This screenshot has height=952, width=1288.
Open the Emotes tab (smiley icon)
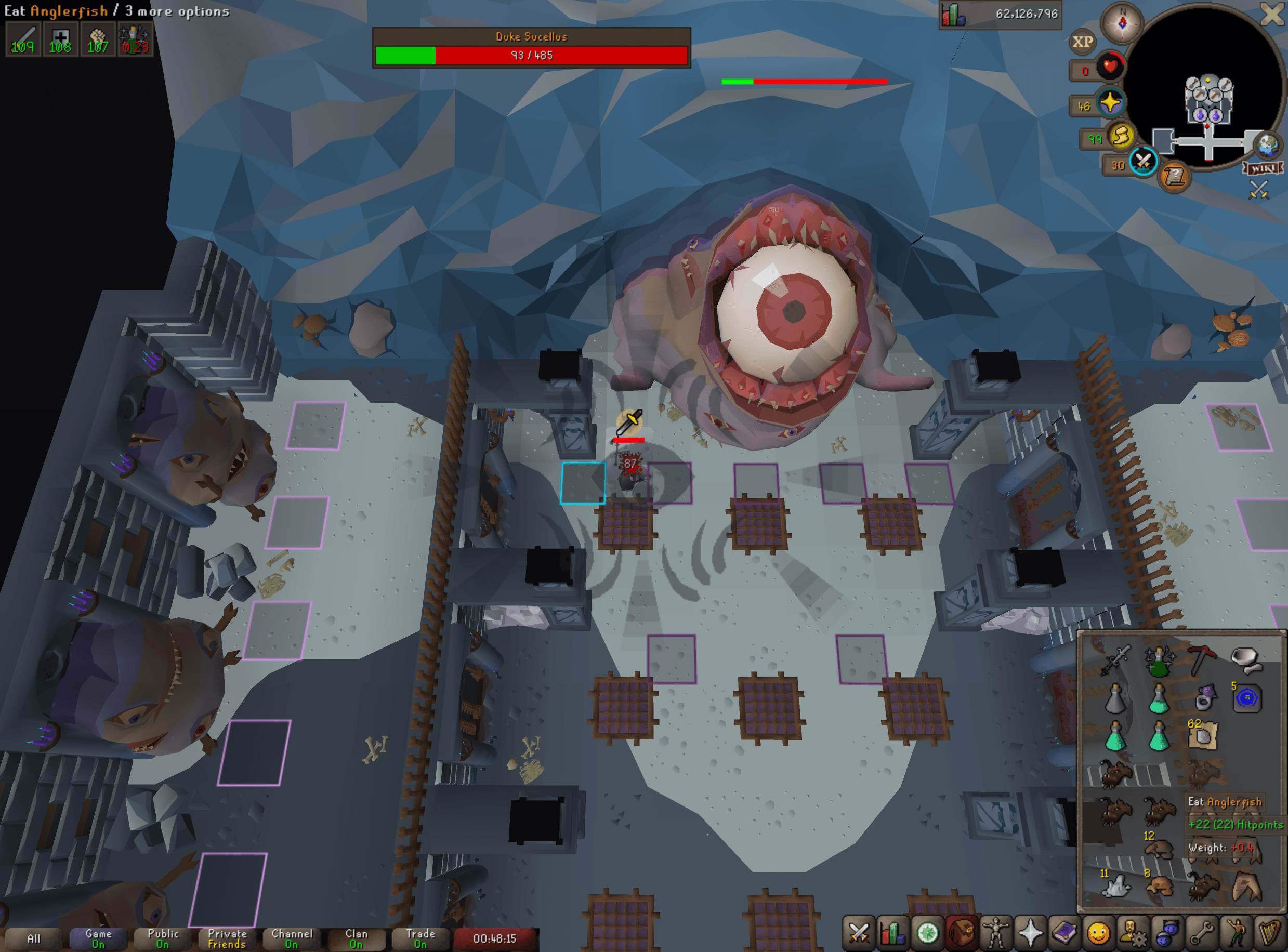1099,932
